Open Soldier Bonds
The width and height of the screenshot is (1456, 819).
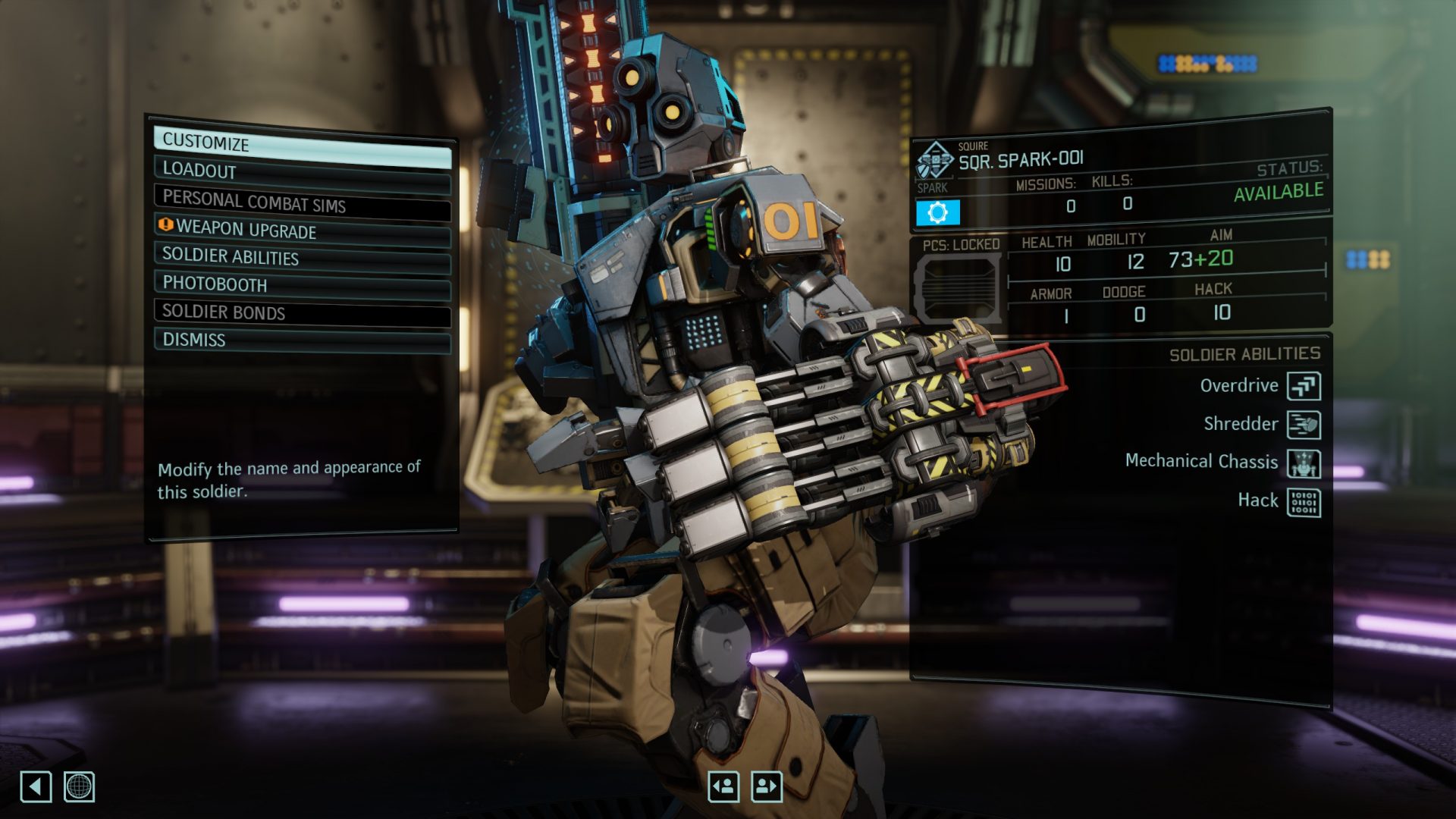pos(302,312)
